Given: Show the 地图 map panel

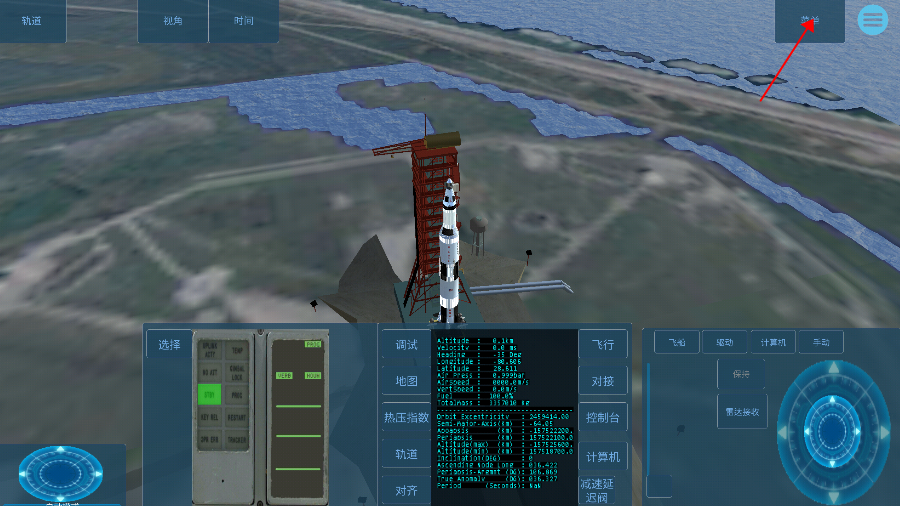Looking at the screenshot, I should (x=406, y=381).
